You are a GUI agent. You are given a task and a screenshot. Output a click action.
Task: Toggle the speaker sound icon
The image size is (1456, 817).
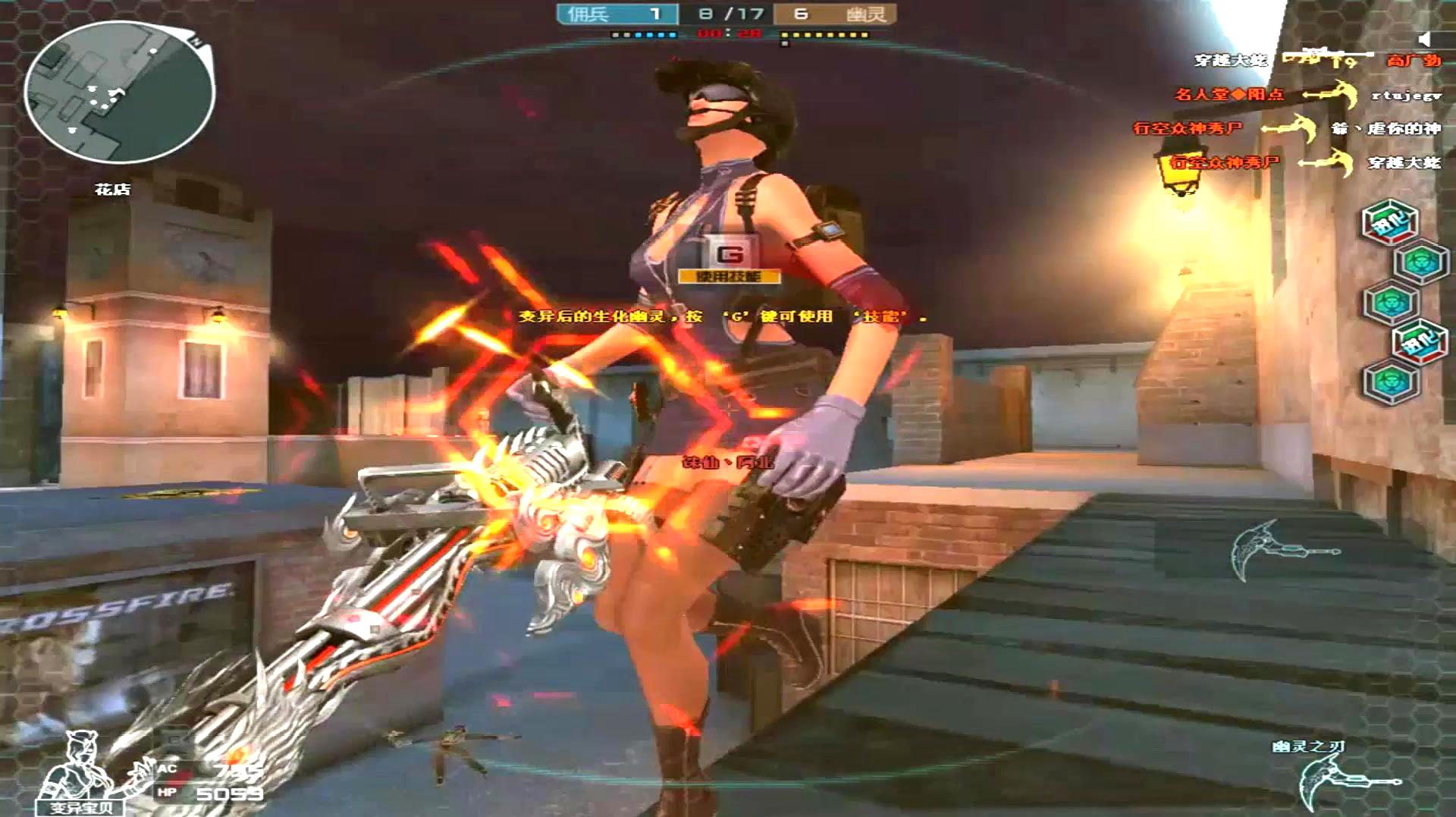(x=1424, y=39)
